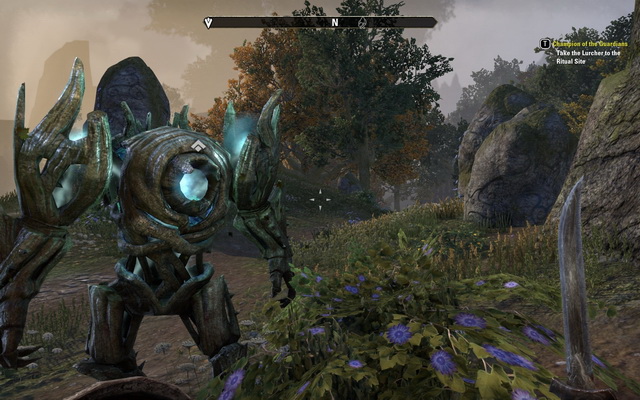The image size is (640, 400).
Task: Click the quest marker above the Lurcher
Action: coord(199,146)
